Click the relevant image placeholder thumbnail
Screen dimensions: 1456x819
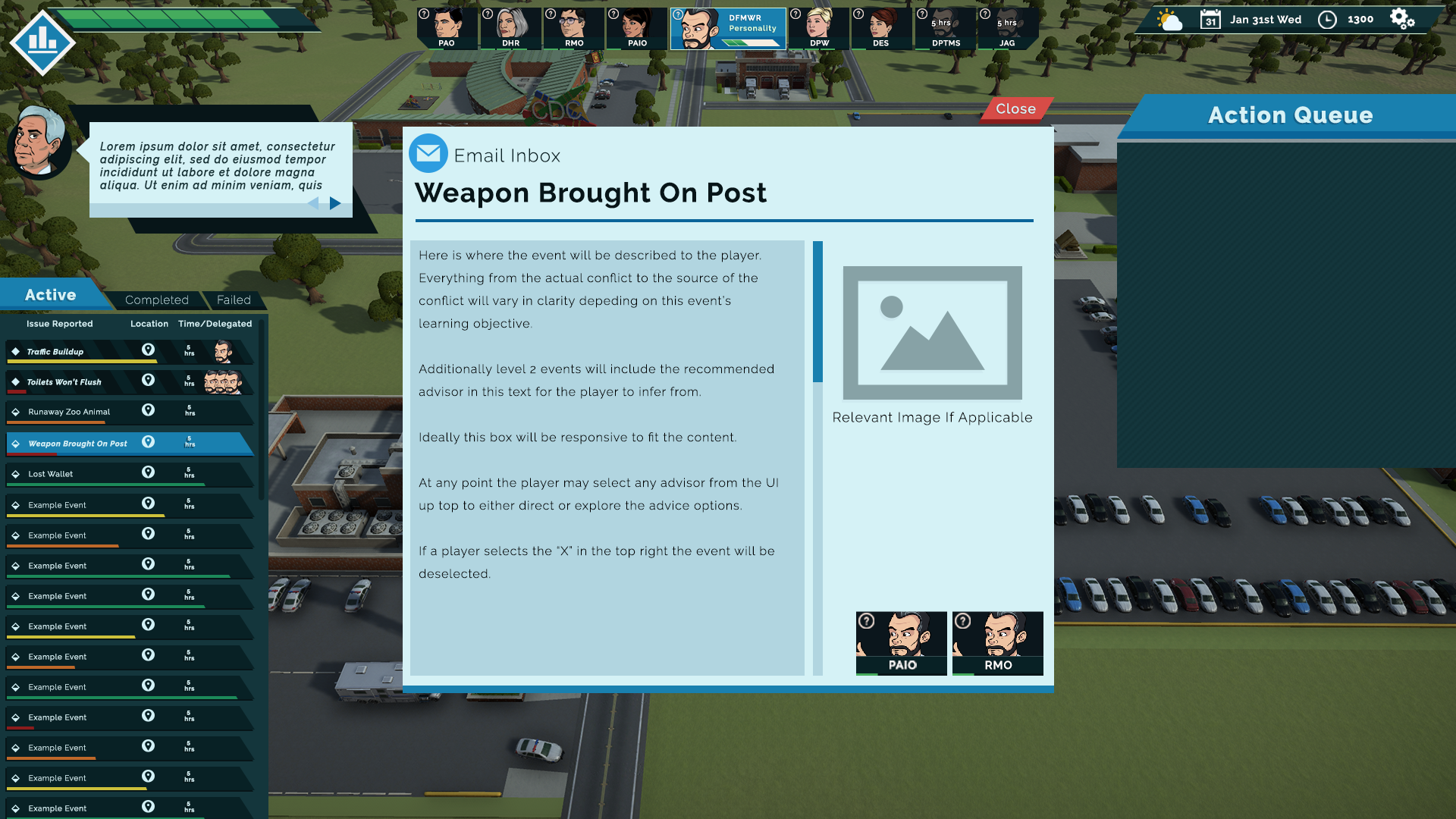(x=932, y=333)
